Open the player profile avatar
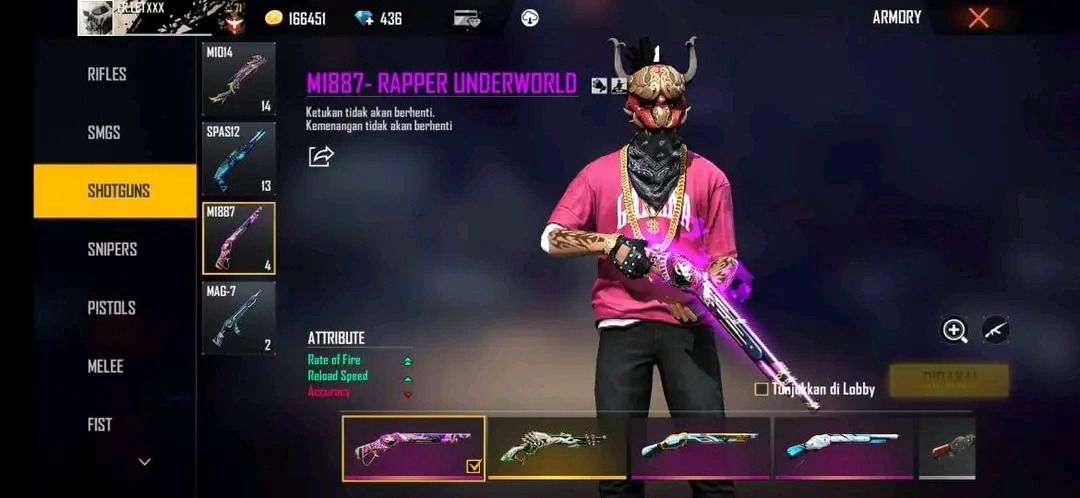Viewport: 1080px width, 498px height. (96, 18)
